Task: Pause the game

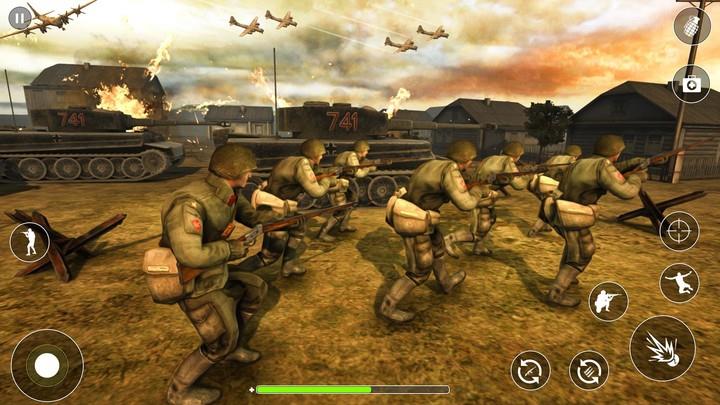Action: click(x=19, y=18)
